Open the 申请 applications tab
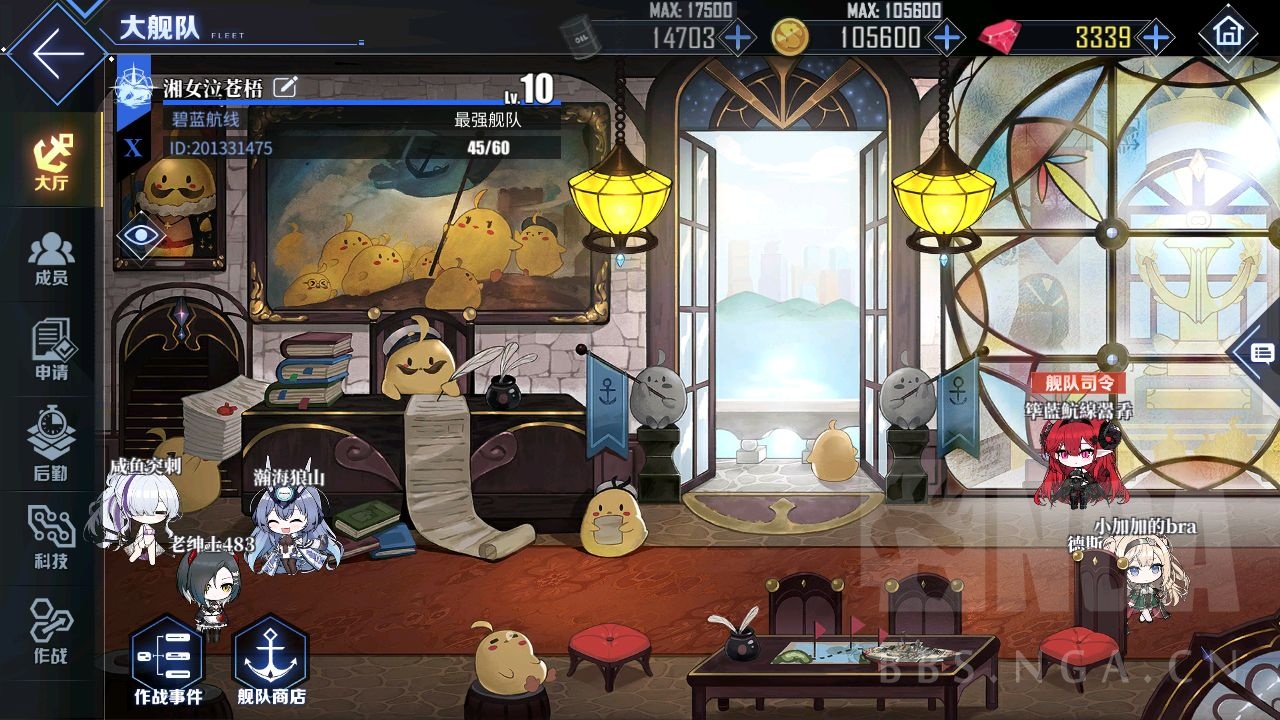This screenshot has height=720, width=1280. [x=51, y=350]
